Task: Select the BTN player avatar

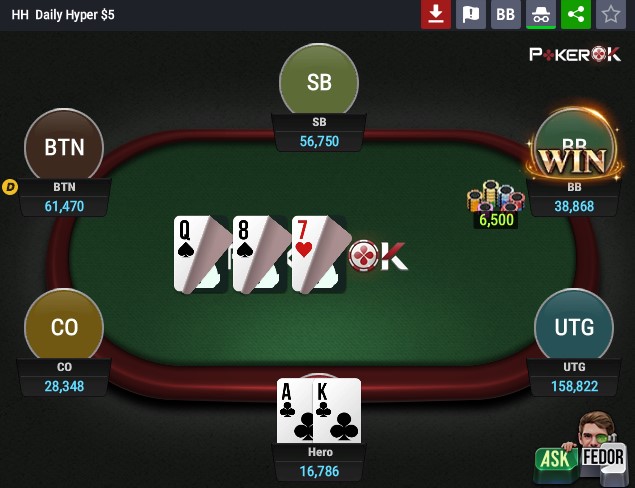Action: tap(64, 148)
